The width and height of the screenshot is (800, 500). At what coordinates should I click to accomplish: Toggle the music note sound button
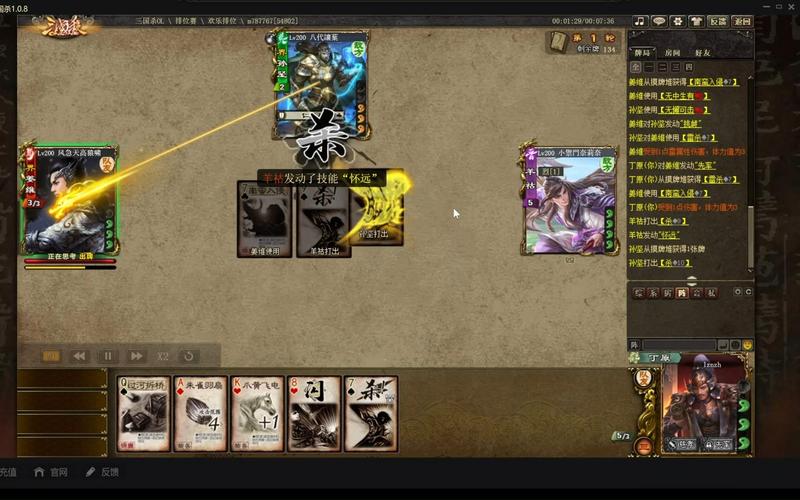click(x=640, y=21)
